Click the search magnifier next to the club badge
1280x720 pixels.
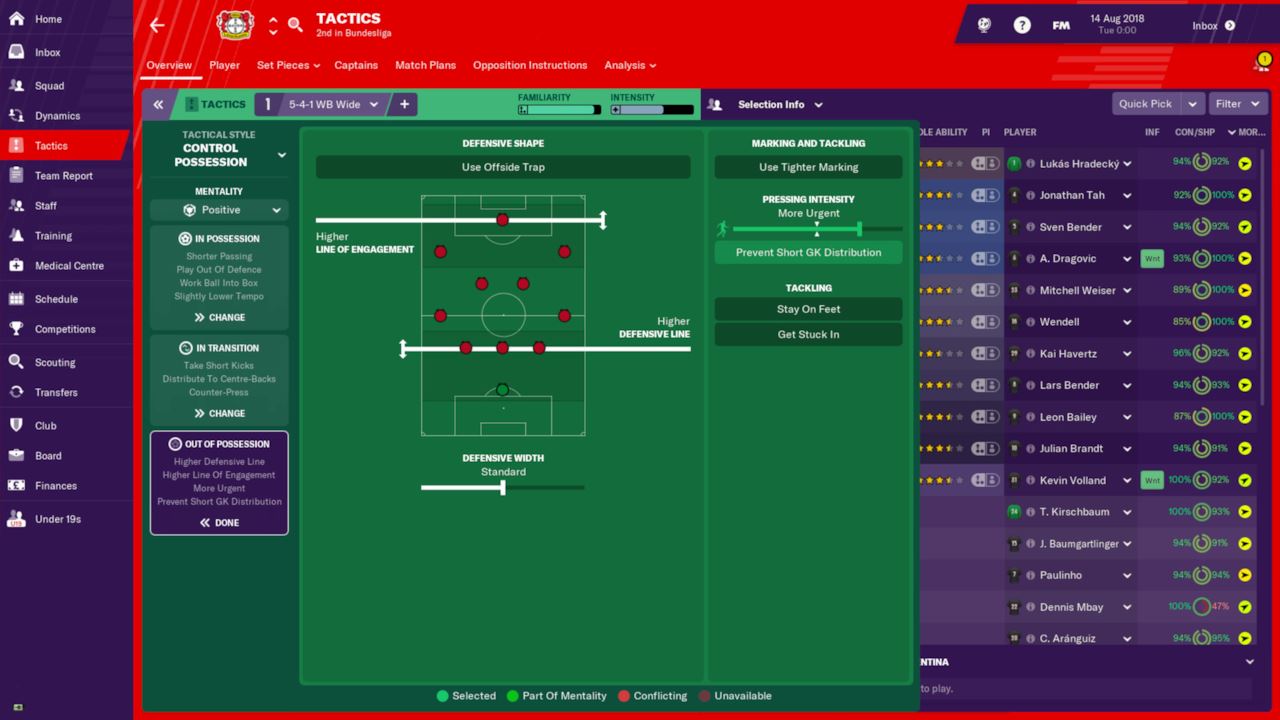295,24
